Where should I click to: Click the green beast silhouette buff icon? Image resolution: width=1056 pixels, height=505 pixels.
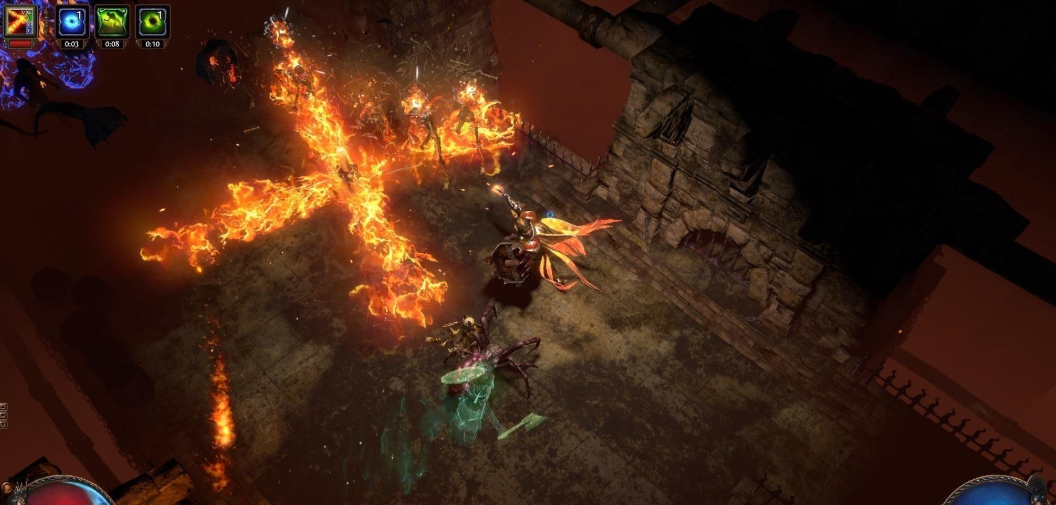pyautogui.click(x=112, y=21)
